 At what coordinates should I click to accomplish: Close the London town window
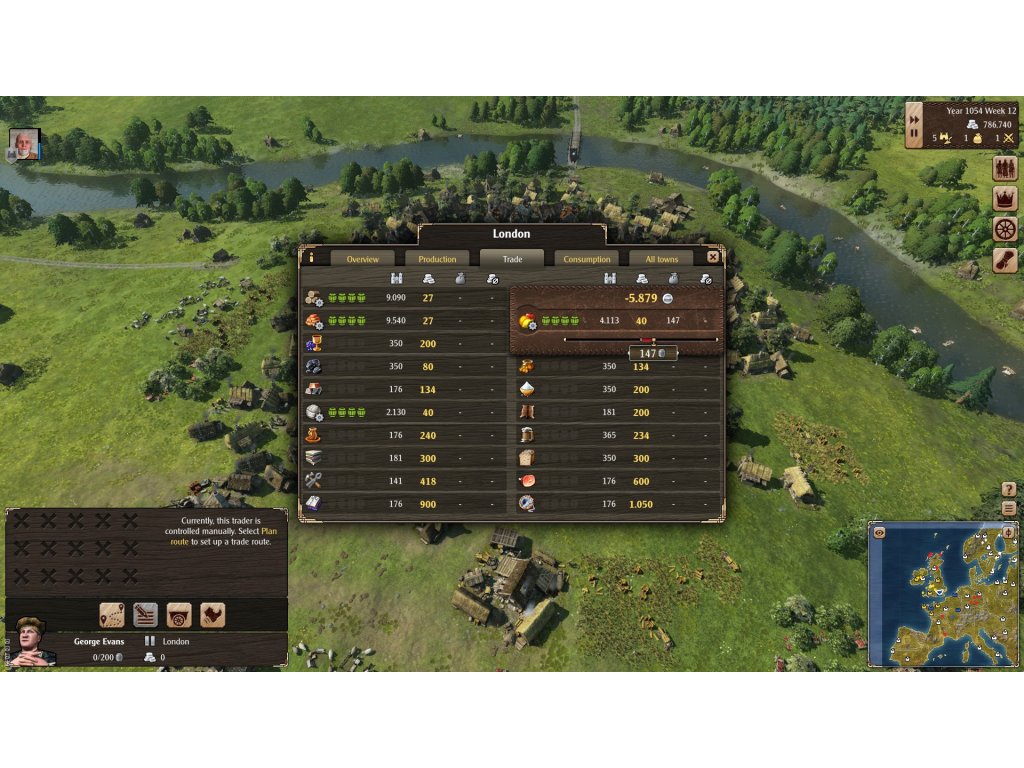(x=713, y=257)
